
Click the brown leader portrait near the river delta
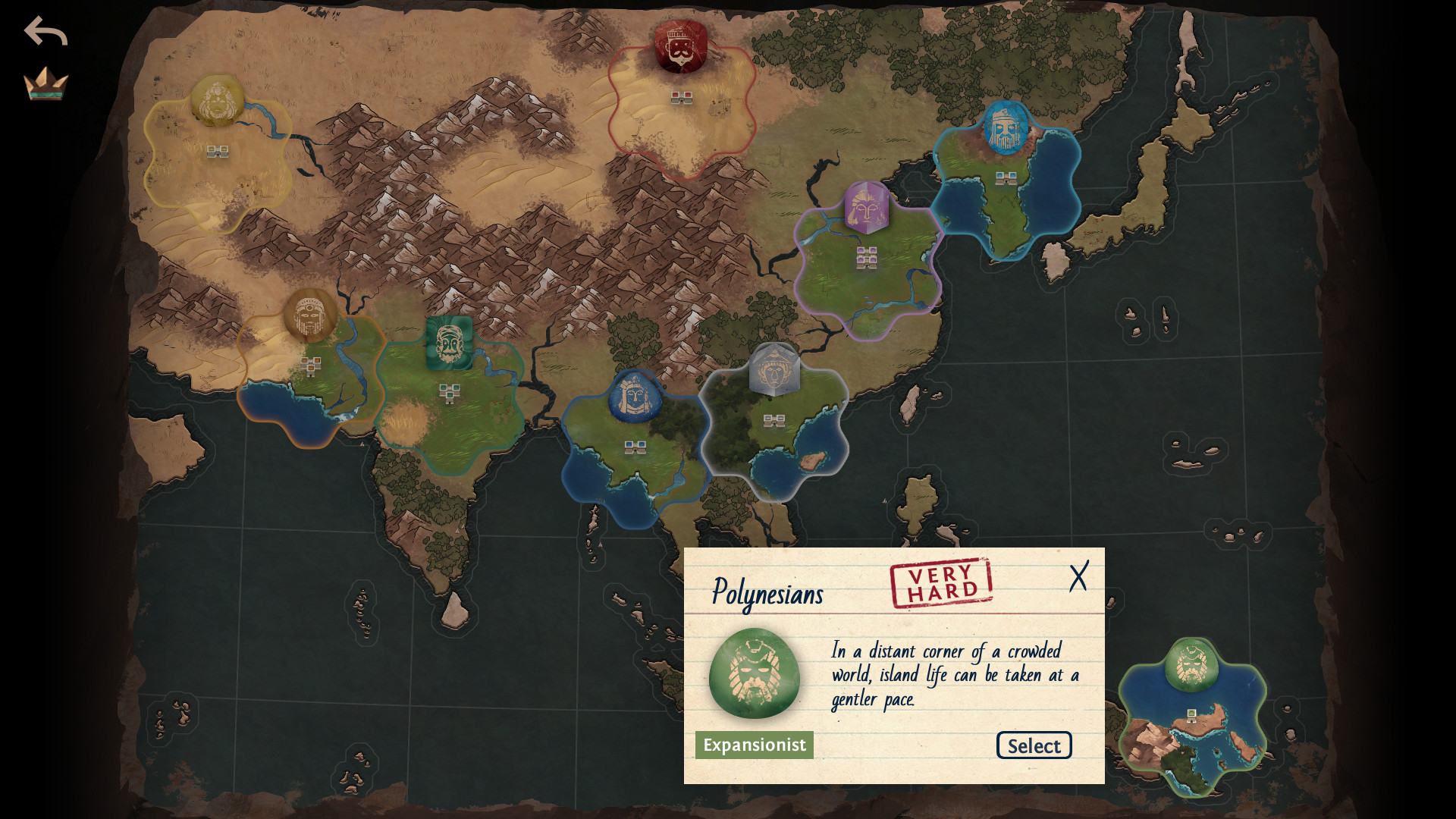click(x=310, y=317)
